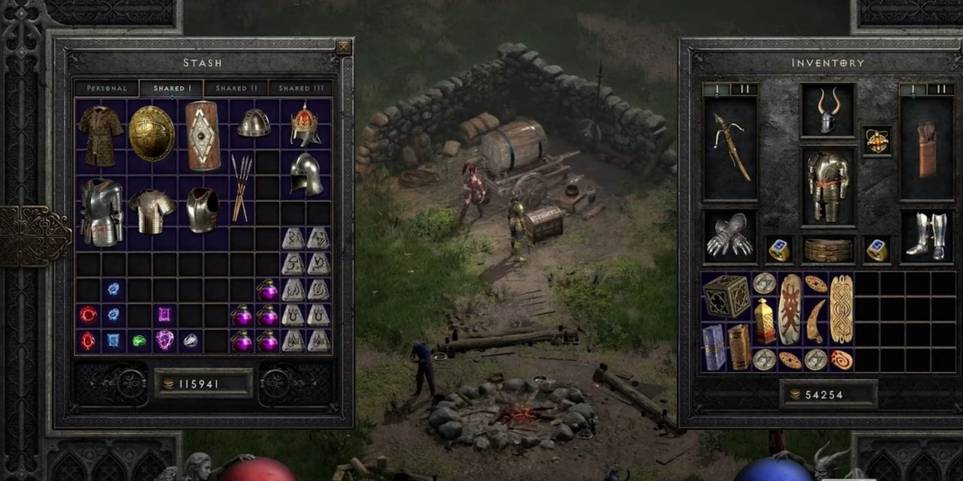Select the tall tower shield in stash

(202, 135)
